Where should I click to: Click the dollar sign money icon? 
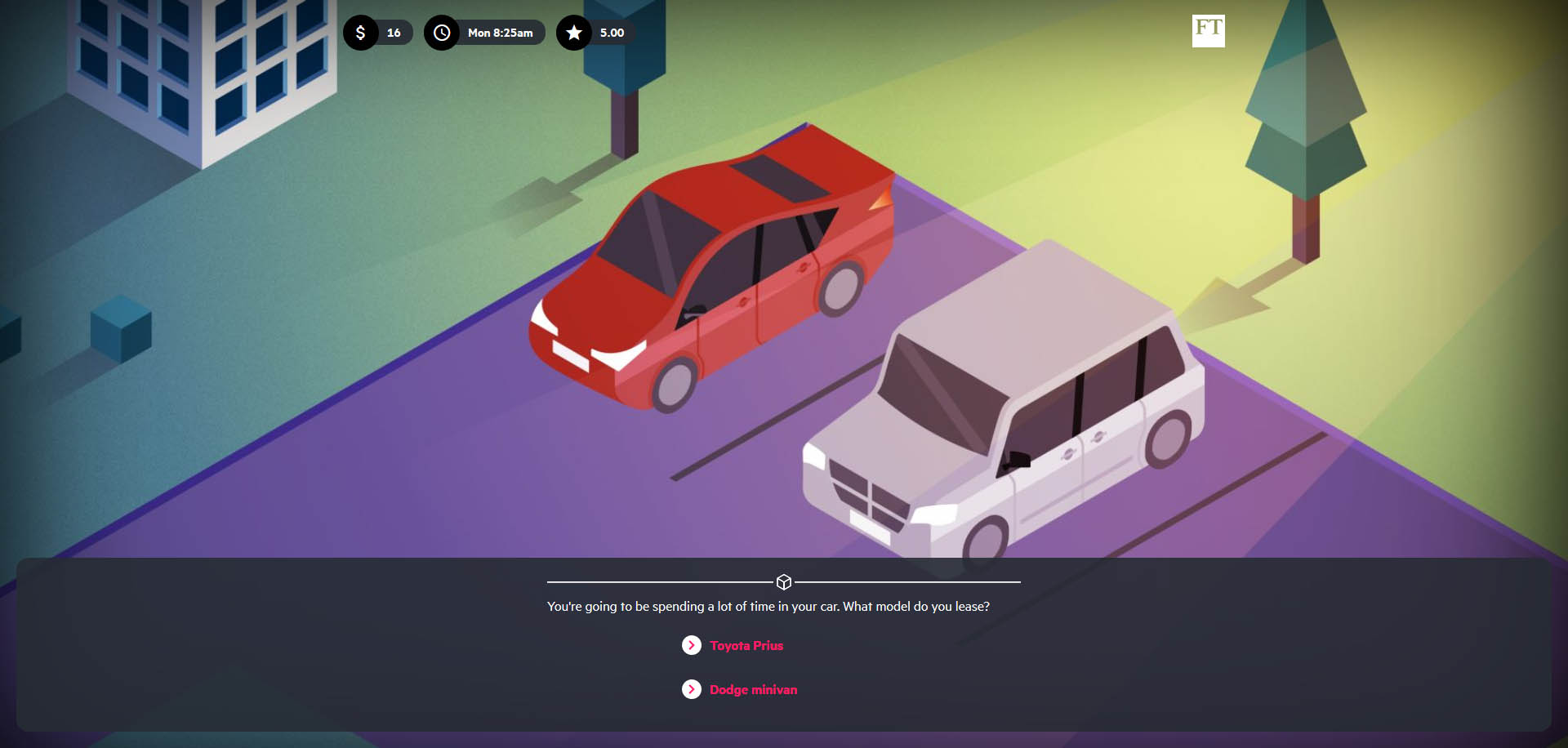362,33
